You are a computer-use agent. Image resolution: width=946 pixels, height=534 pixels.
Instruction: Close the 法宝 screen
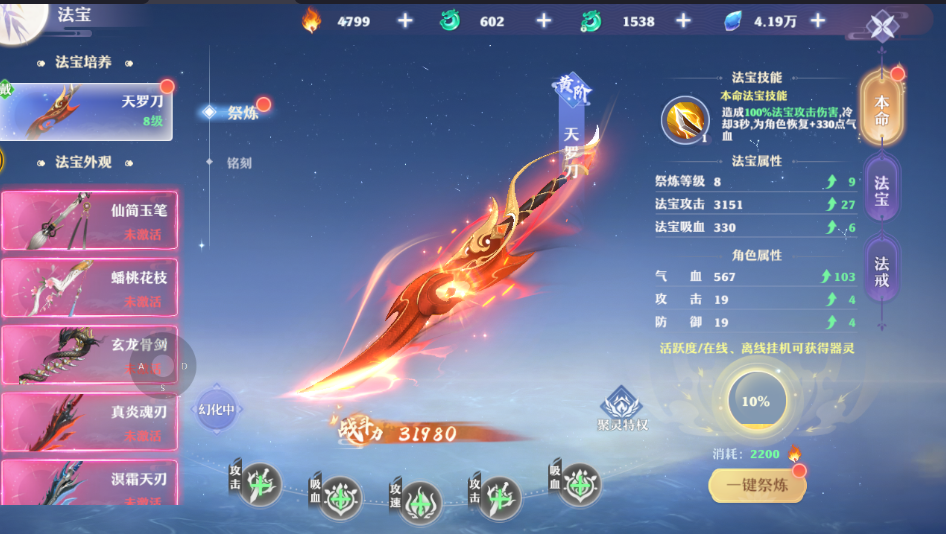coord(881,27)
